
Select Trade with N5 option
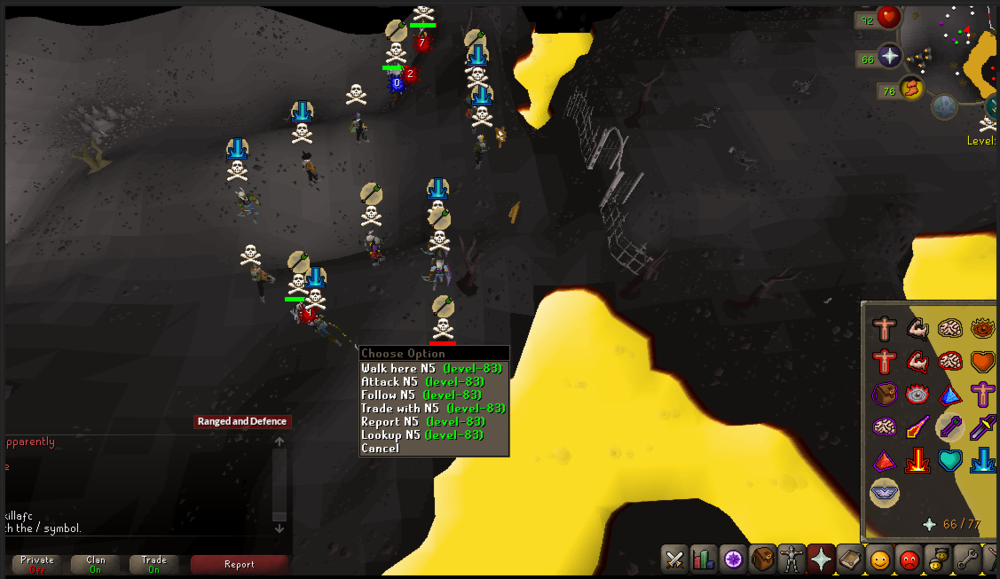pyautogui.click(x=432, y=408)
